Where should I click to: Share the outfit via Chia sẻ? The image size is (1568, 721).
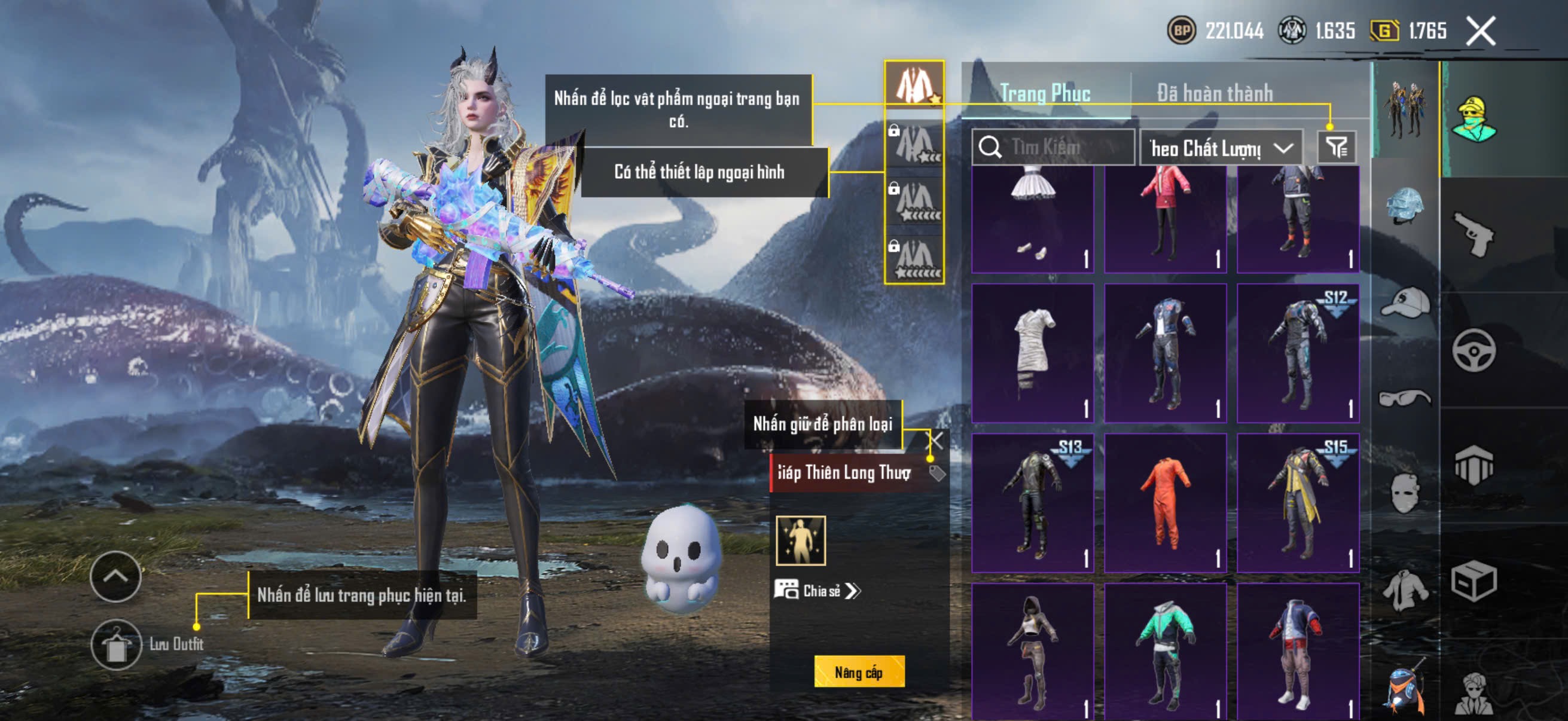[x=817, y=590]
